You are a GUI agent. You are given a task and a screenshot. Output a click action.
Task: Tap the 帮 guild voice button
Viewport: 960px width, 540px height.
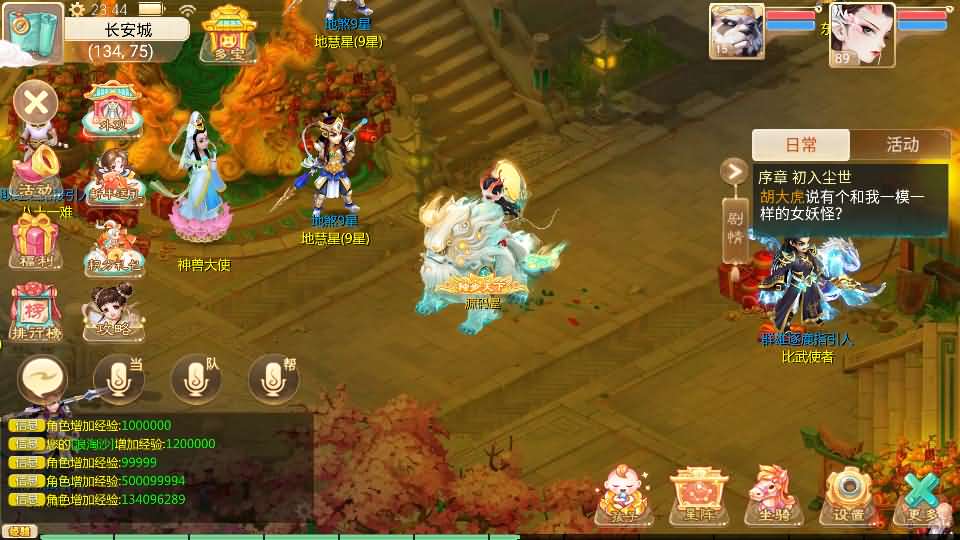(273, 379)
